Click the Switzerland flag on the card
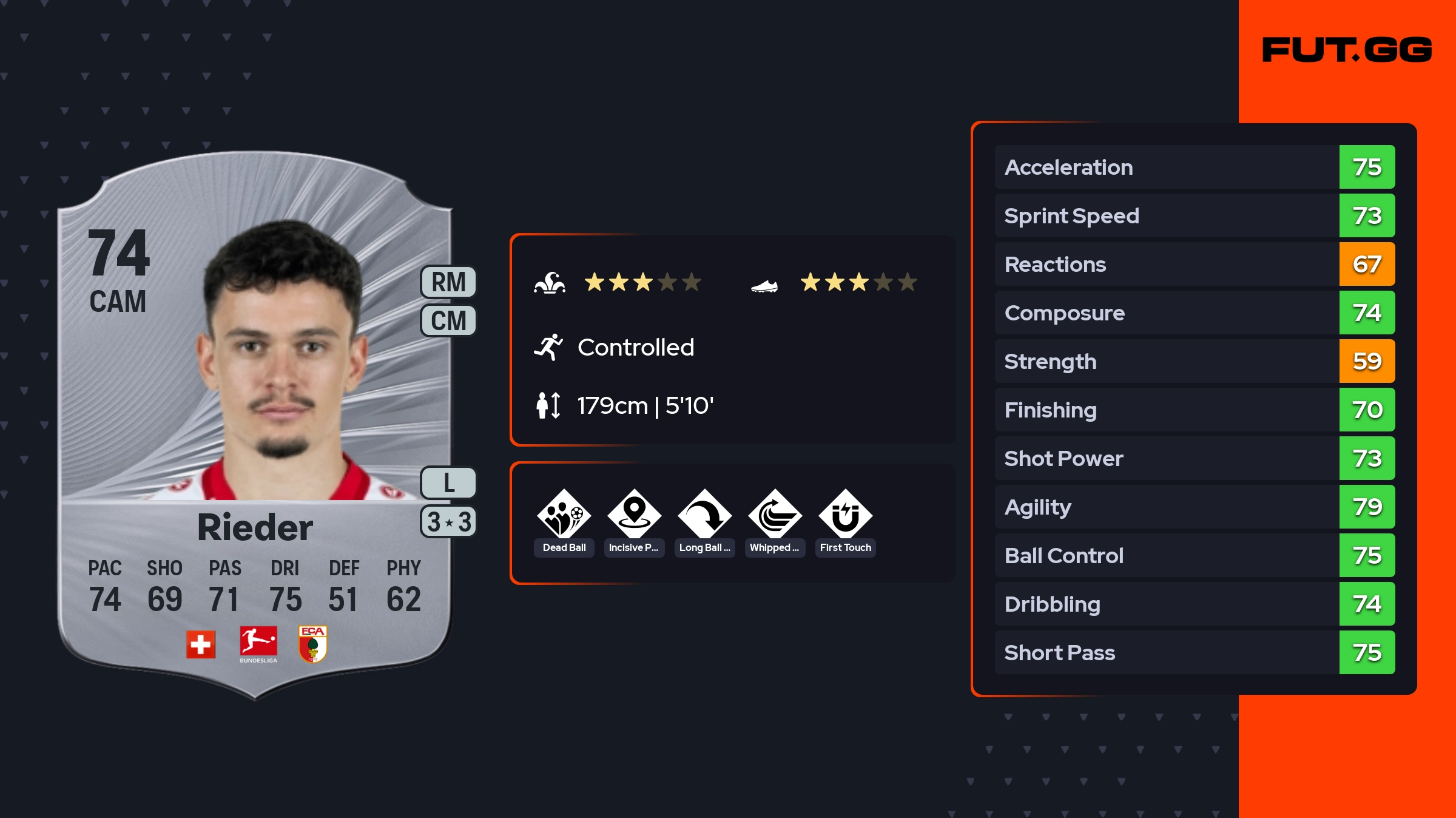This screenshot has width=1456, height=818. (x=201, y=644)
